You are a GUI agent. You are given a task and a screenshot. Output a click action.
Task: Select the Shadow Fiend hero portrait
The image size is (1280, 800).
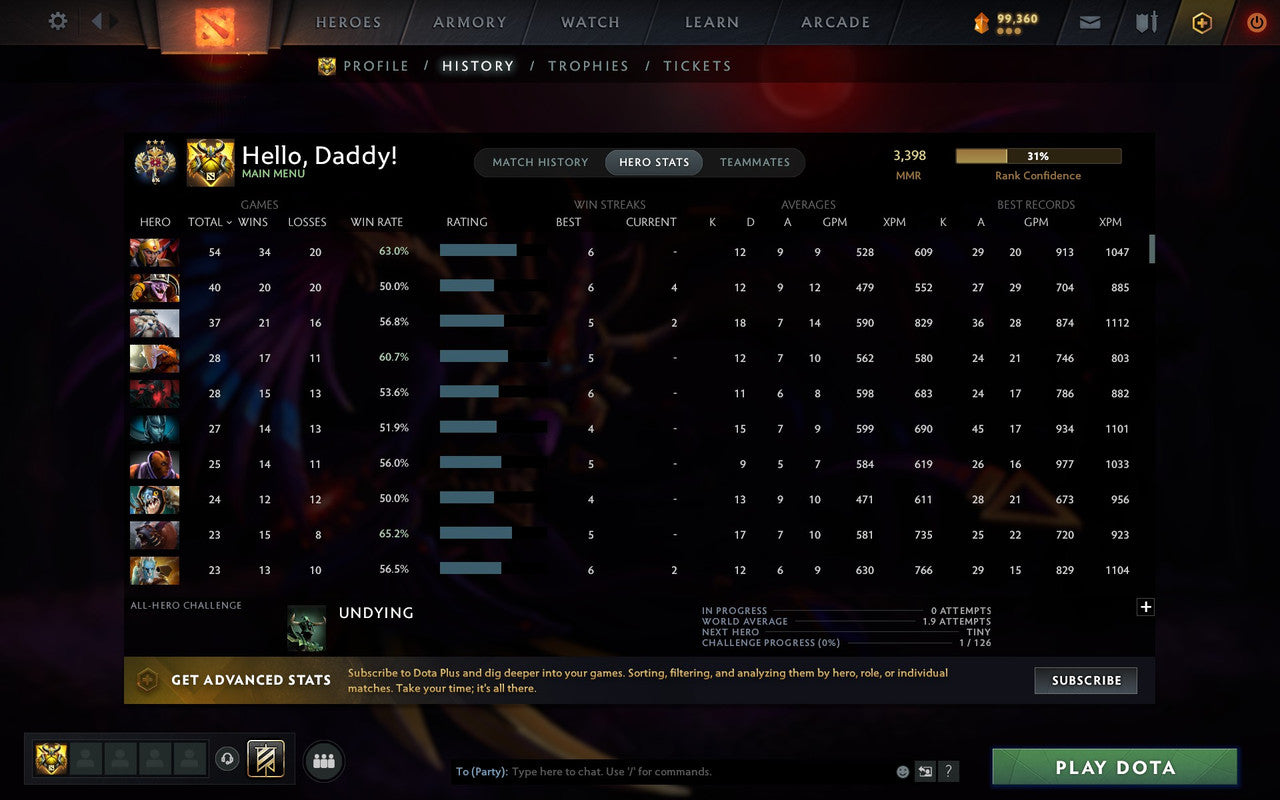point(154,393)
